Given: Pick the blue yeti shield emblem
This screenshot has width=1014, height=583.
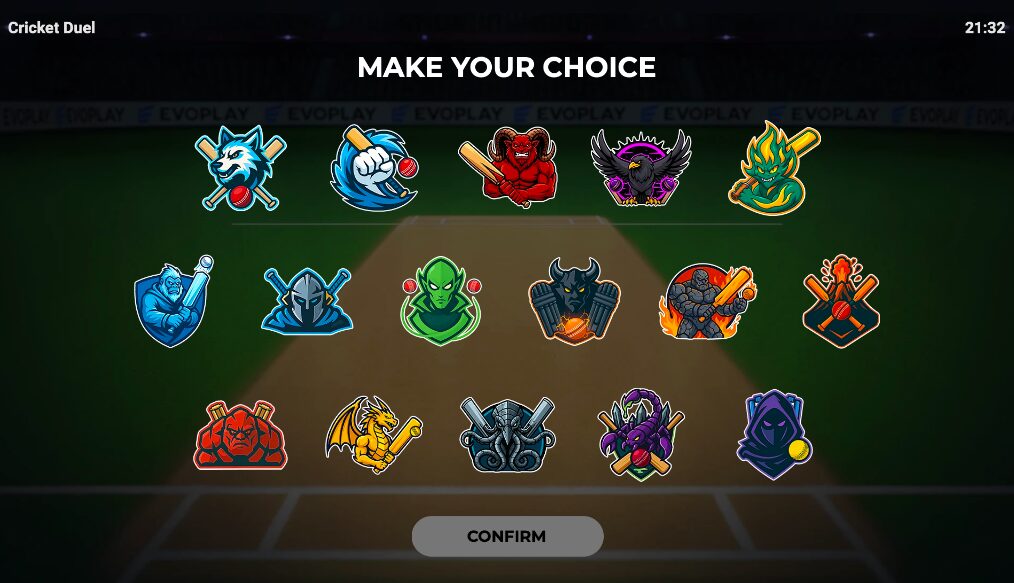Looking at the screenshot, I should 174,300.
